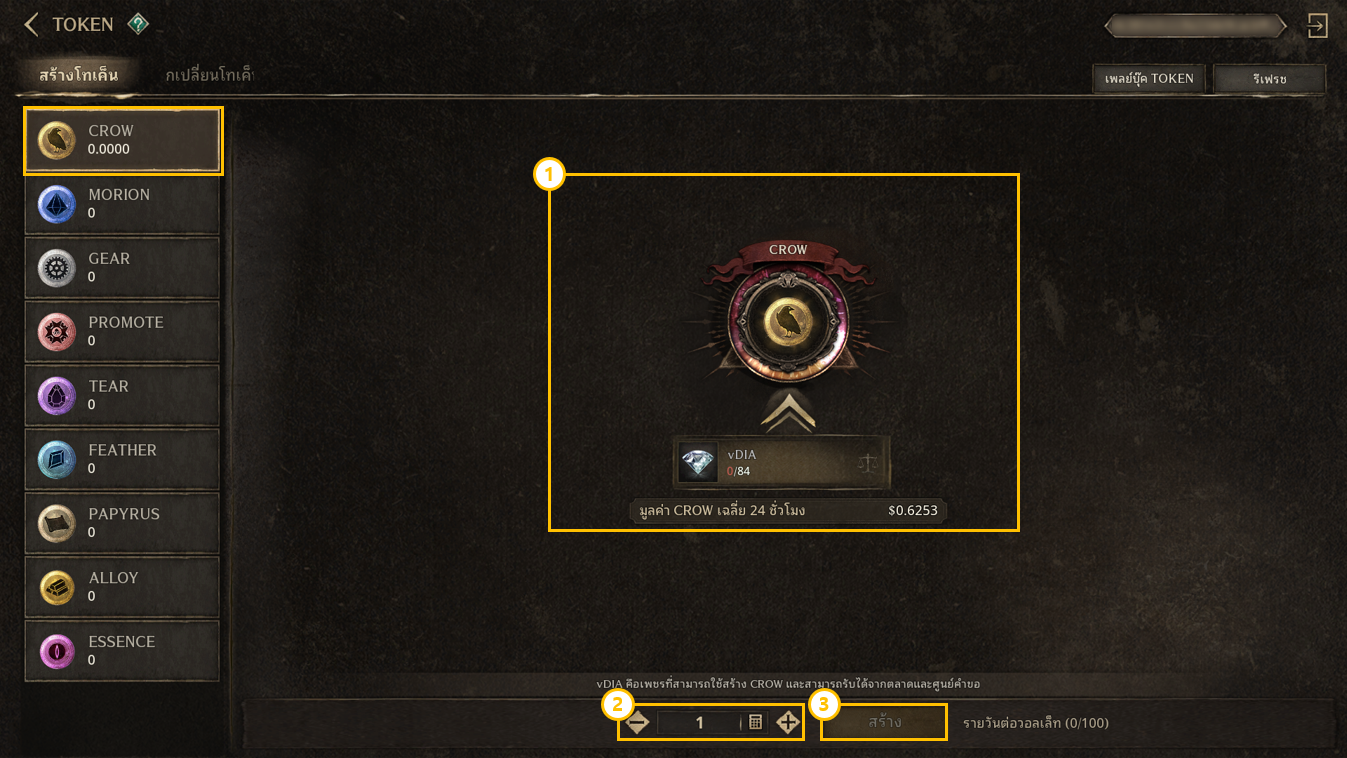The height and width of the screenshot is (758, 1347).
Task: Open the quantity calculator keypad
Action: coord(756,722)
